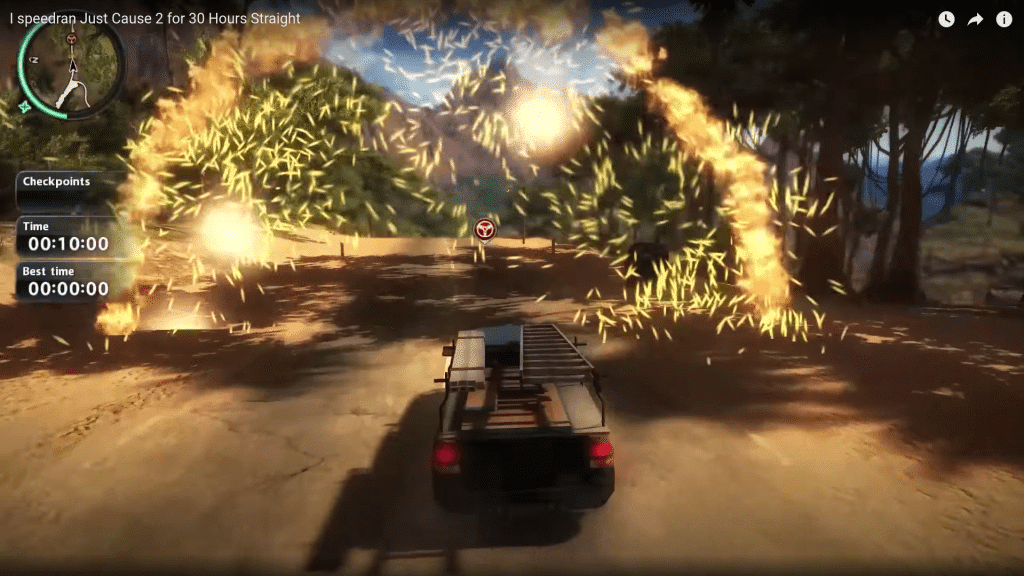Image resolution: width=1024 pixels, height=576 pixels.
Task: Show video info via the i icon
Action: [1004, 19]
